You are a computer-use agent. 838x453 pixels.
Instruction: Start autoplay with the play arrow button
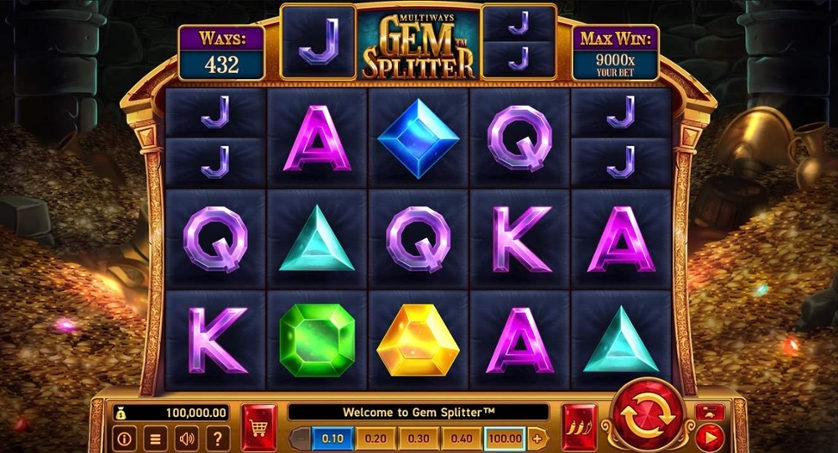(x=710, y=436)
